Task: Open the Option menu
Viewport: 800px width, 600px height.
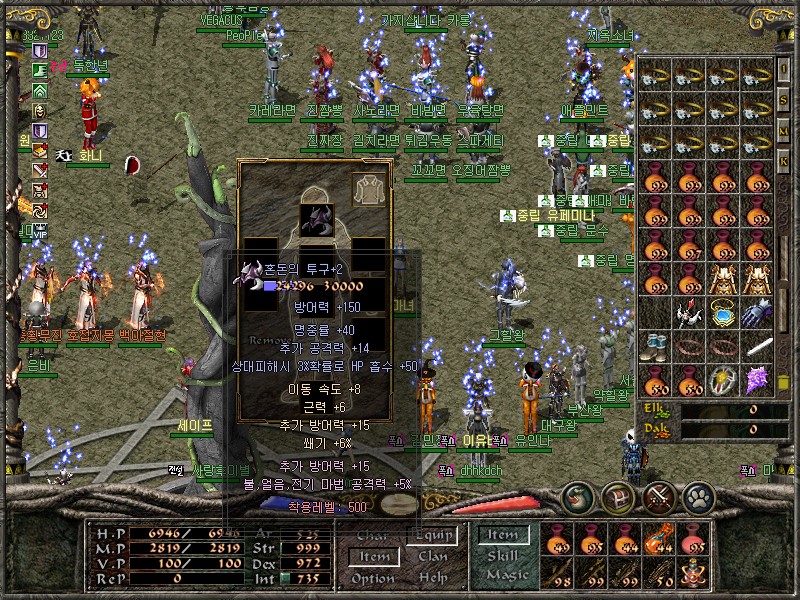Action: click(x=373, y=578)
